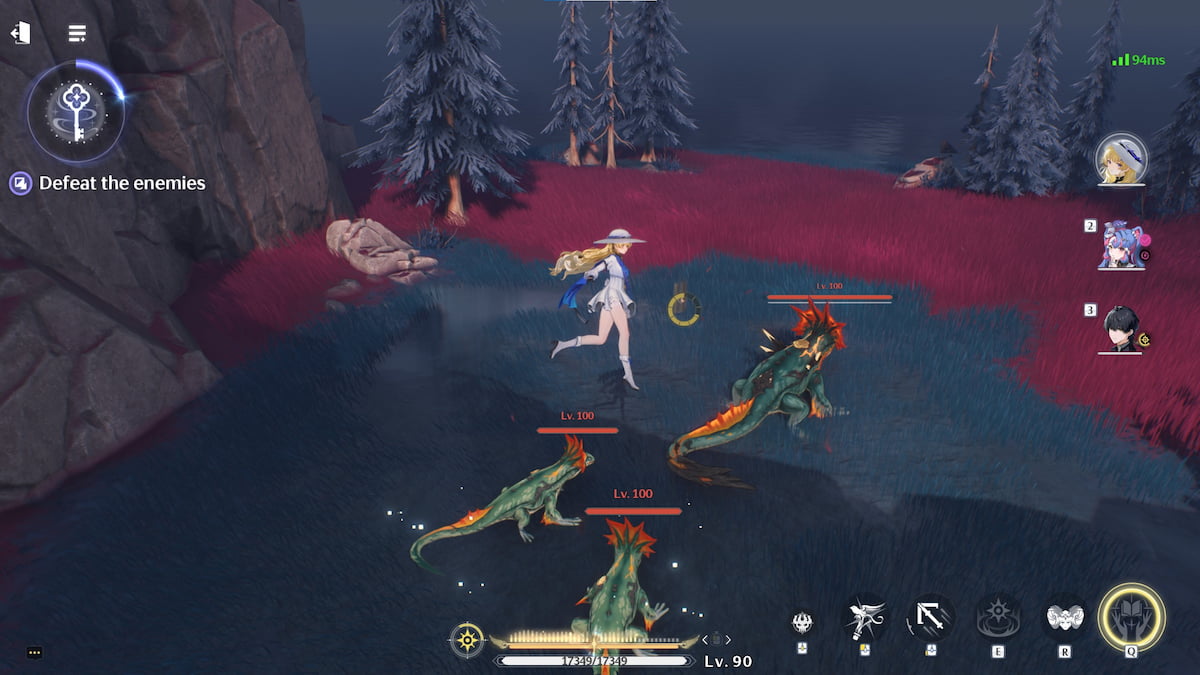Open the Defeat the enemies objective
Viewport: 1200px width, 675px height.
108,183
